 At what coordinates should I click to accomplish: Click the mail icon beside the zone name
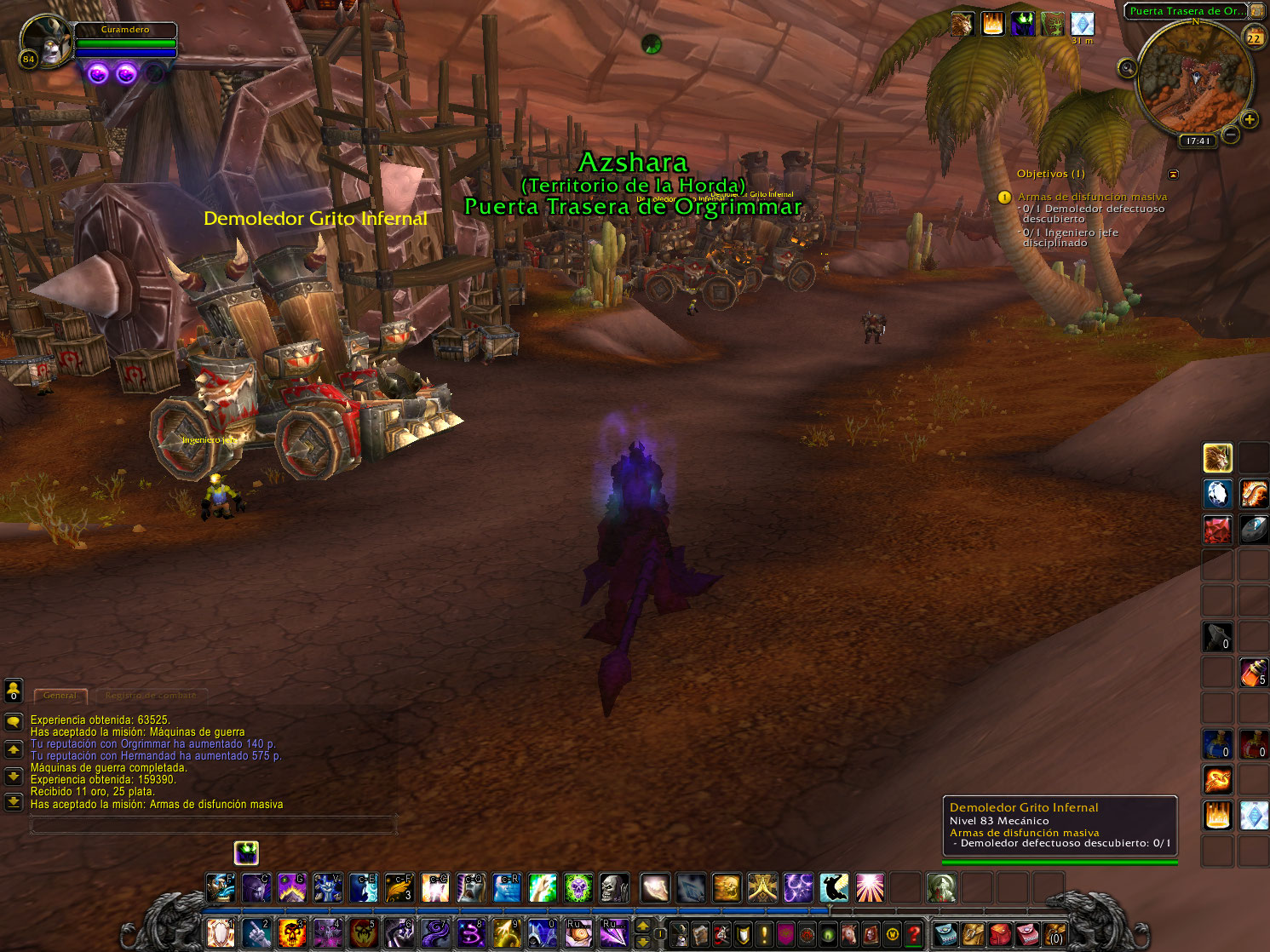click(x=1257, y=10)
